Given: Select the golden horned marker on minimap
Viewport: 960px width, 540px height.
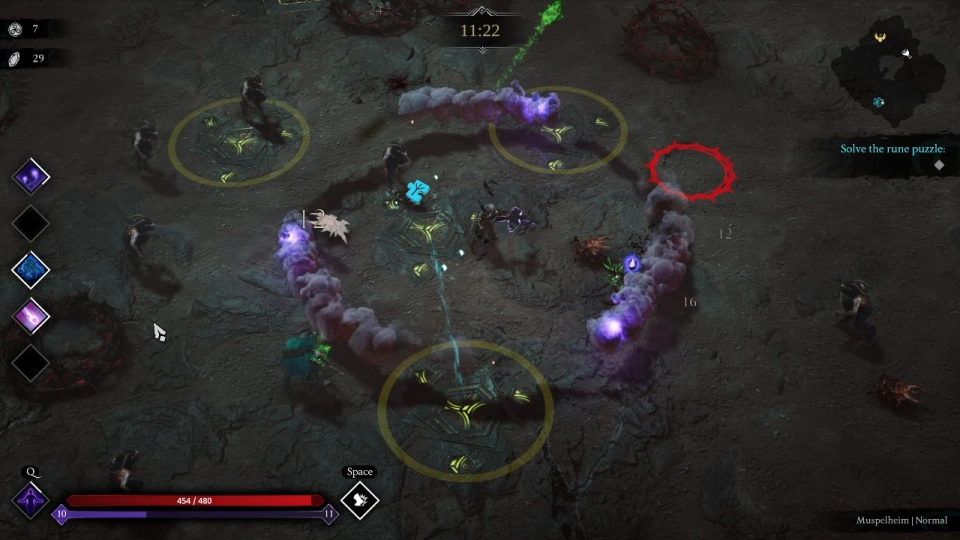Looking at the screenshot, I should (x=880, y=38).
